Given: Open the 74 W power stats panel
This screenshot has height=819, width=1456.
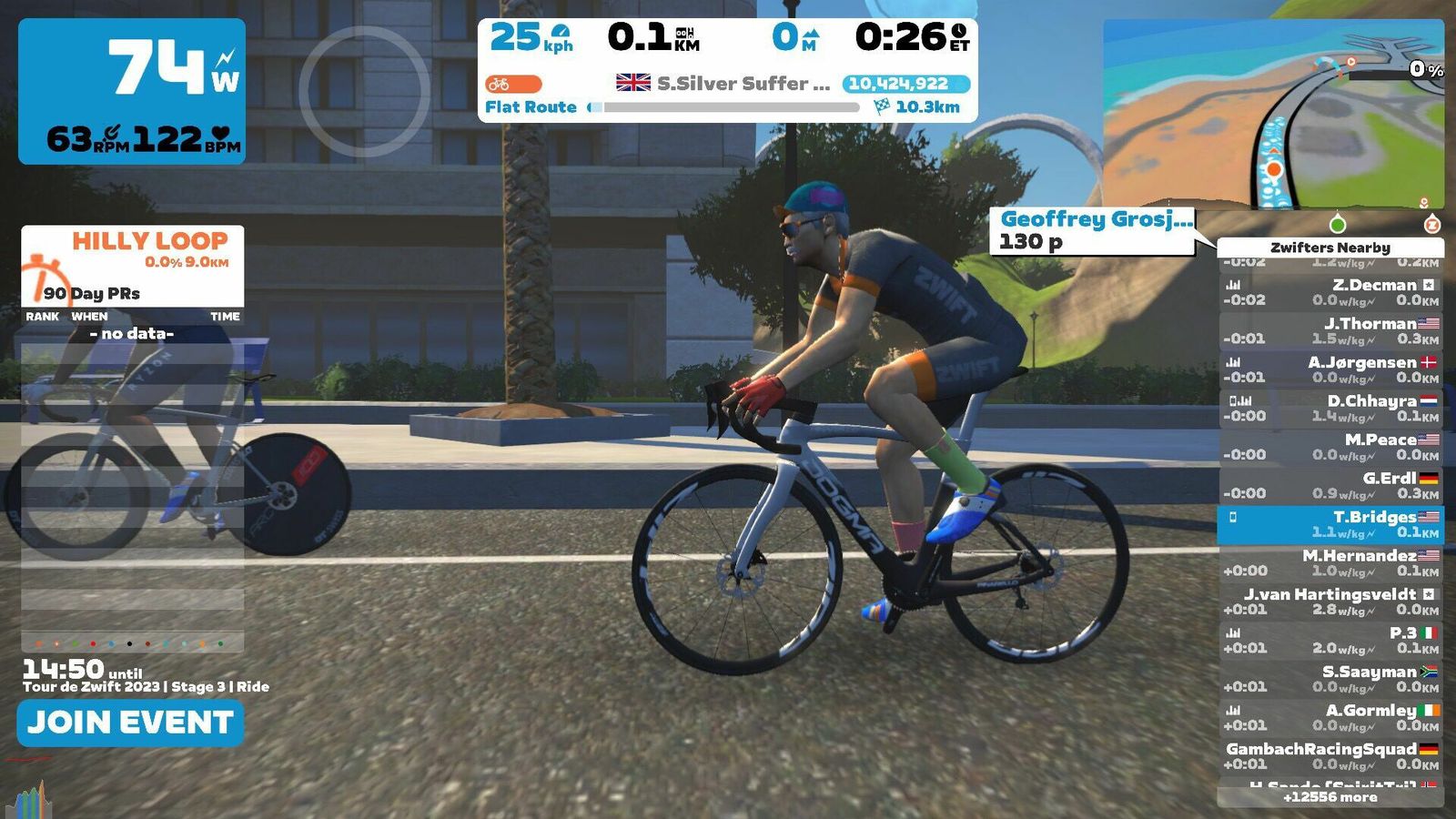Looking at the screenshot, I should [x=132, y=91].
